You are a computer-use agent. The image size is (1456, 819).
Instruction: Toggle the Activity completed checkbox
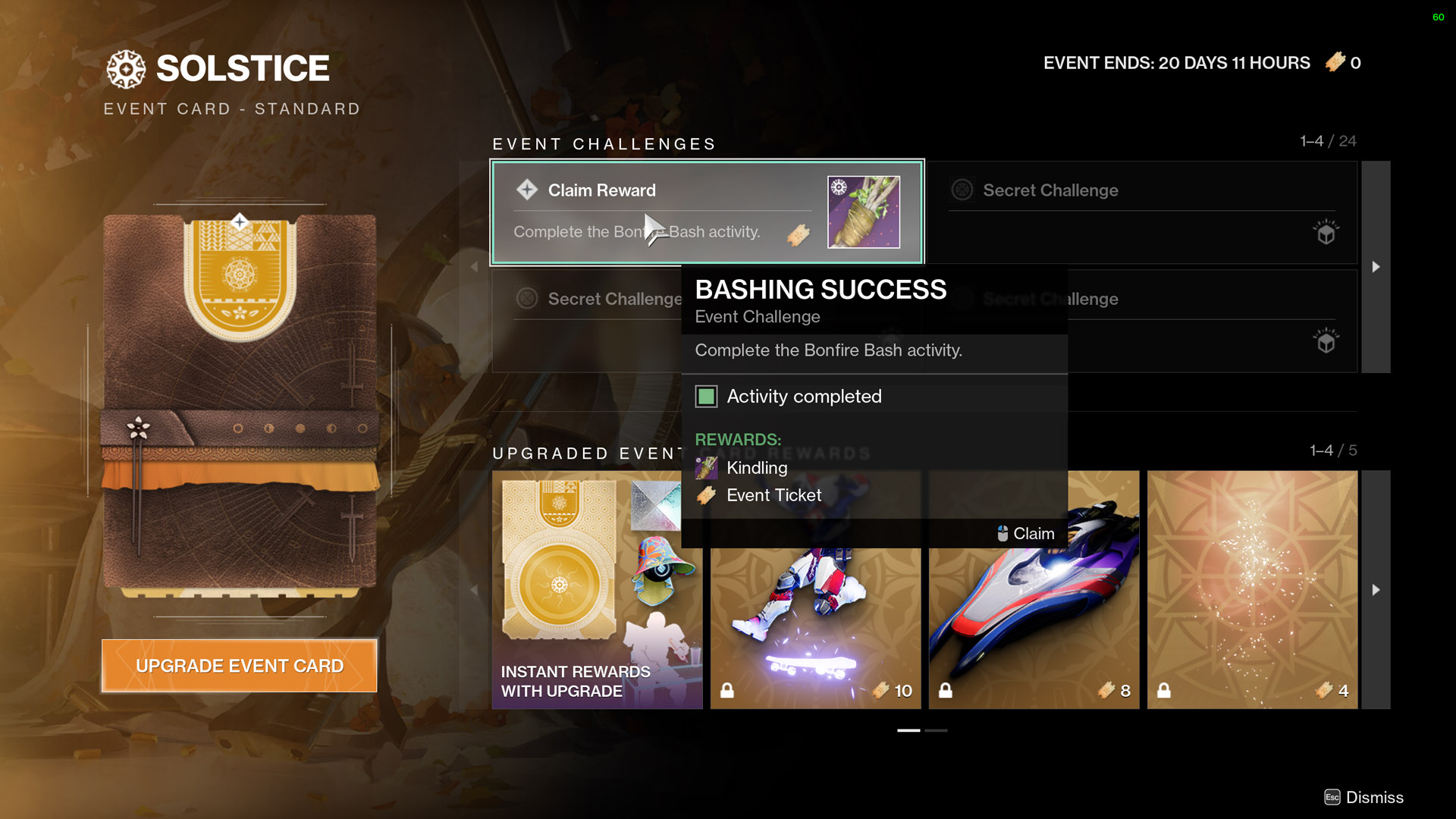pyautogui.click(x=706, y=396)
